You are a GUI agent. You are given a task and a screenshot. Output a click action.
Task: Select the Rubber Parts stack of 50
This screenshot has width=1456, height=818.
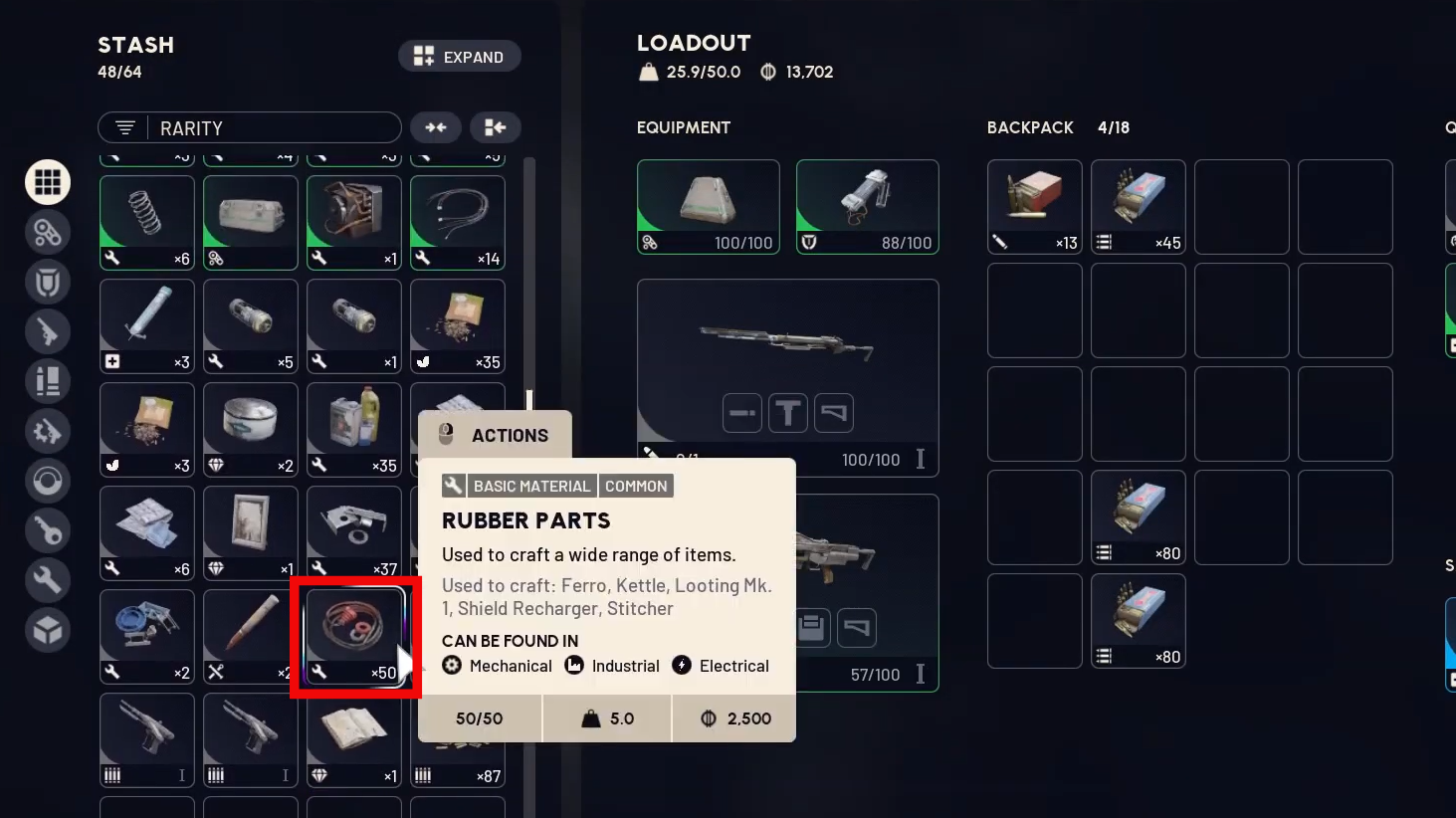(x=354, y=636)
